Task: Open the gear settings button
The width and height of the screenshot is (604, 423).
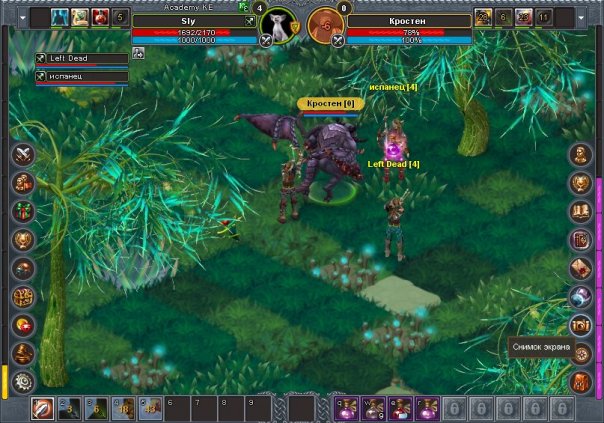Action: point(23,381)
